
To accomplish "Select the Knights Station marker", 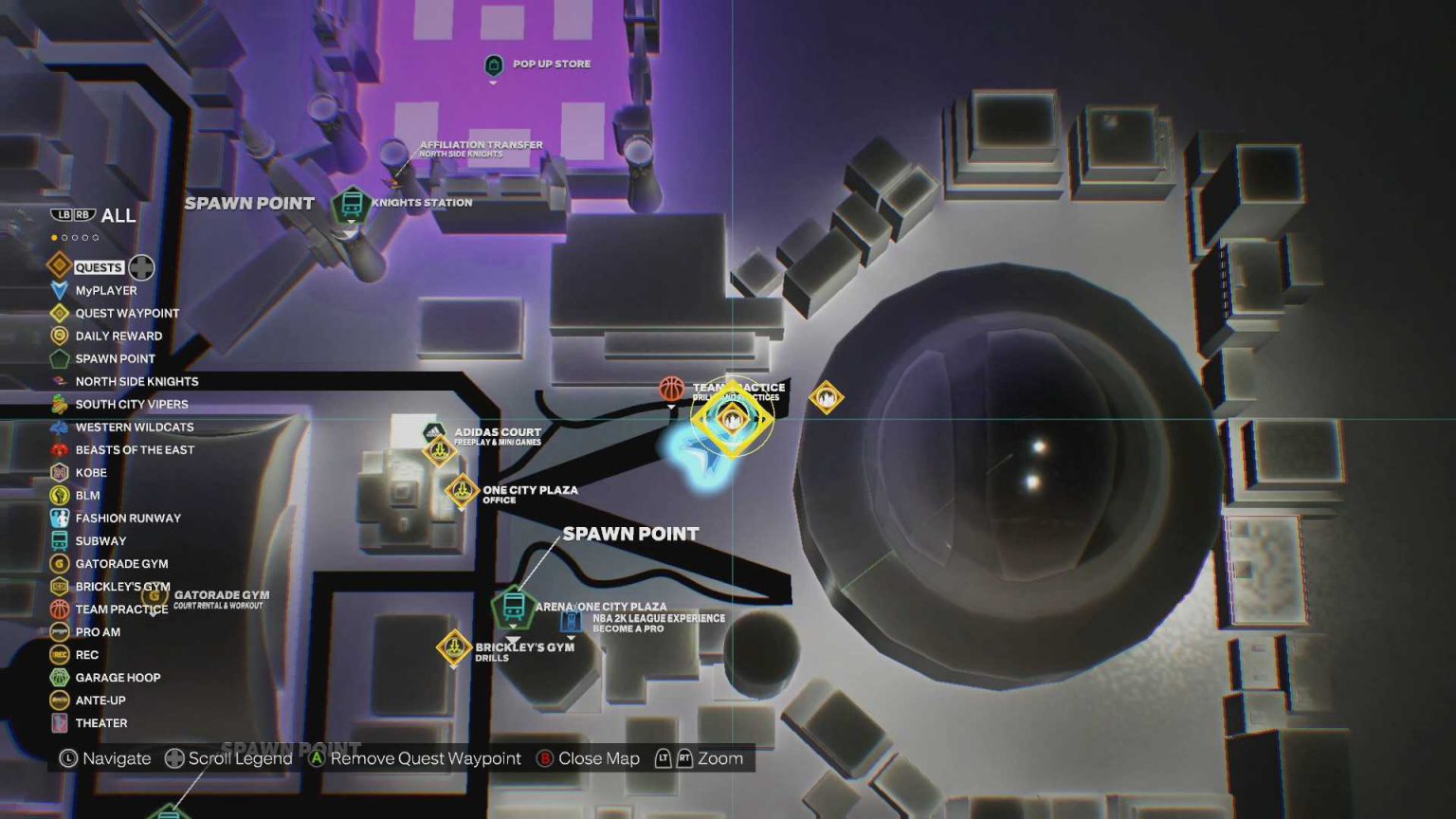I will click(351, 204).
